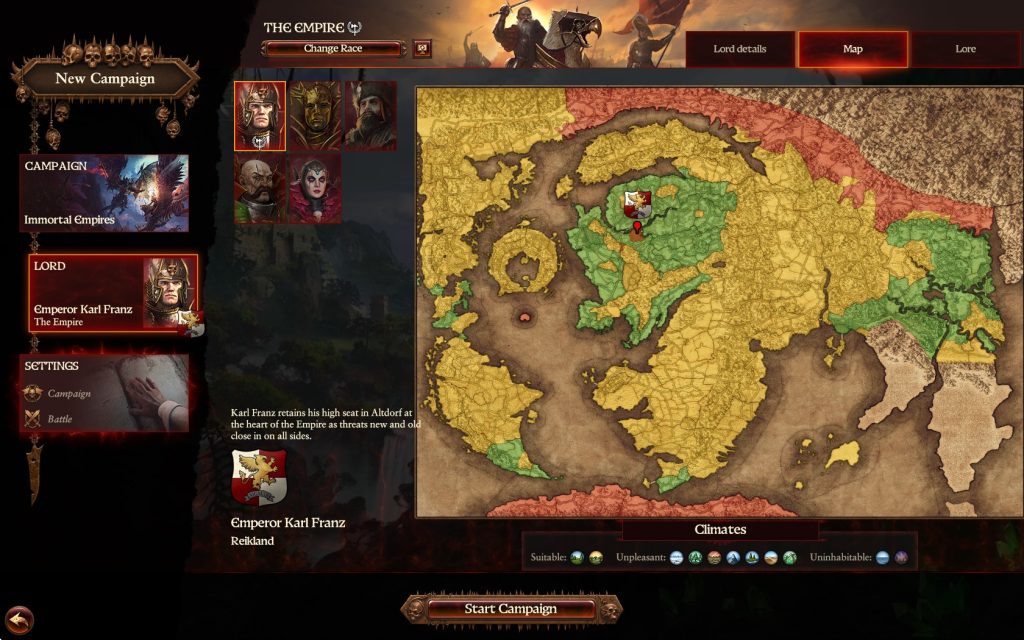Click the small icon button beside Change Race
This screenshot has width=1024, height=640.
(422, 48)
